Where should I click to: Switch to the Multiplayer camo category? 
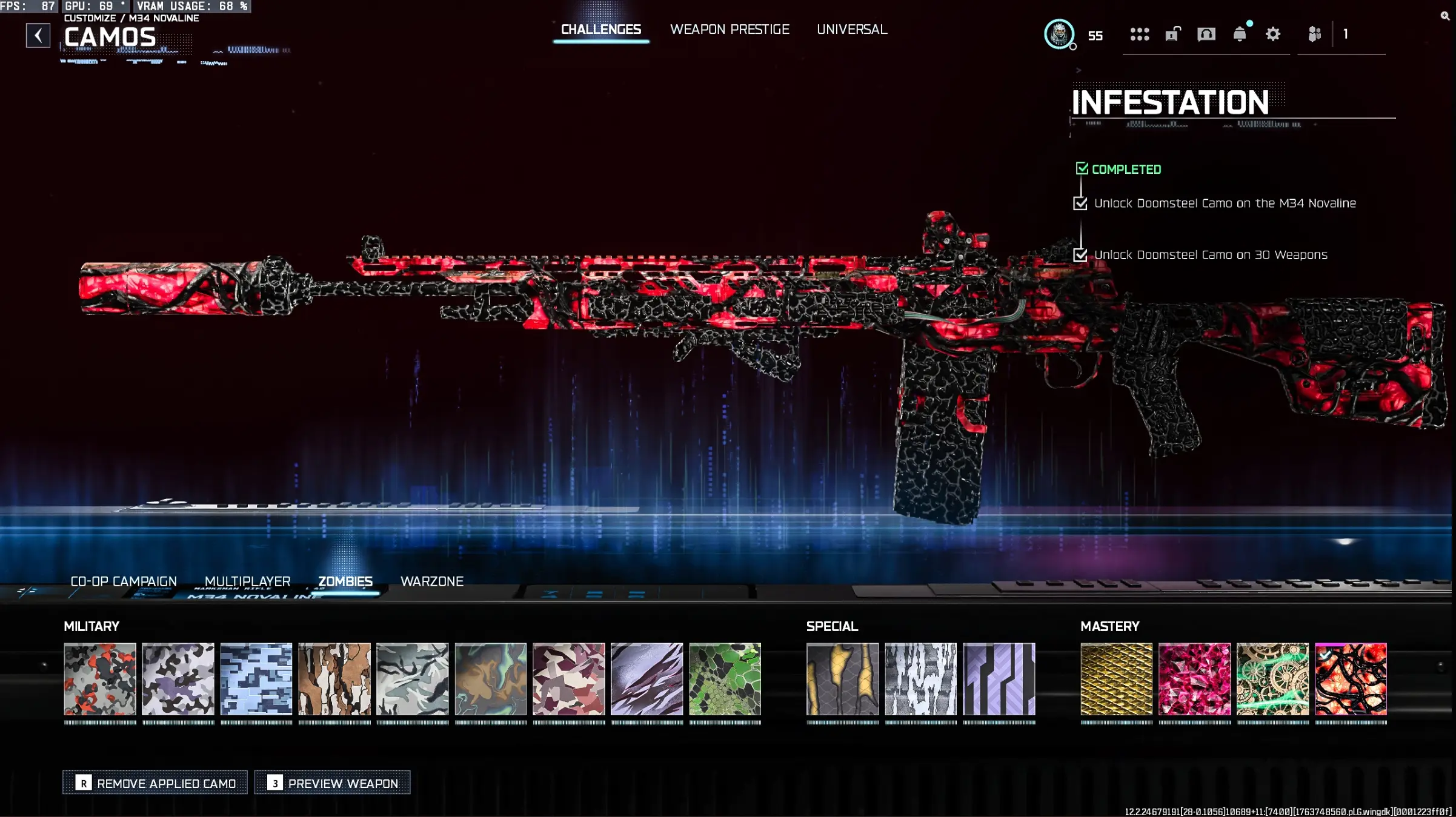pos(247,581)
